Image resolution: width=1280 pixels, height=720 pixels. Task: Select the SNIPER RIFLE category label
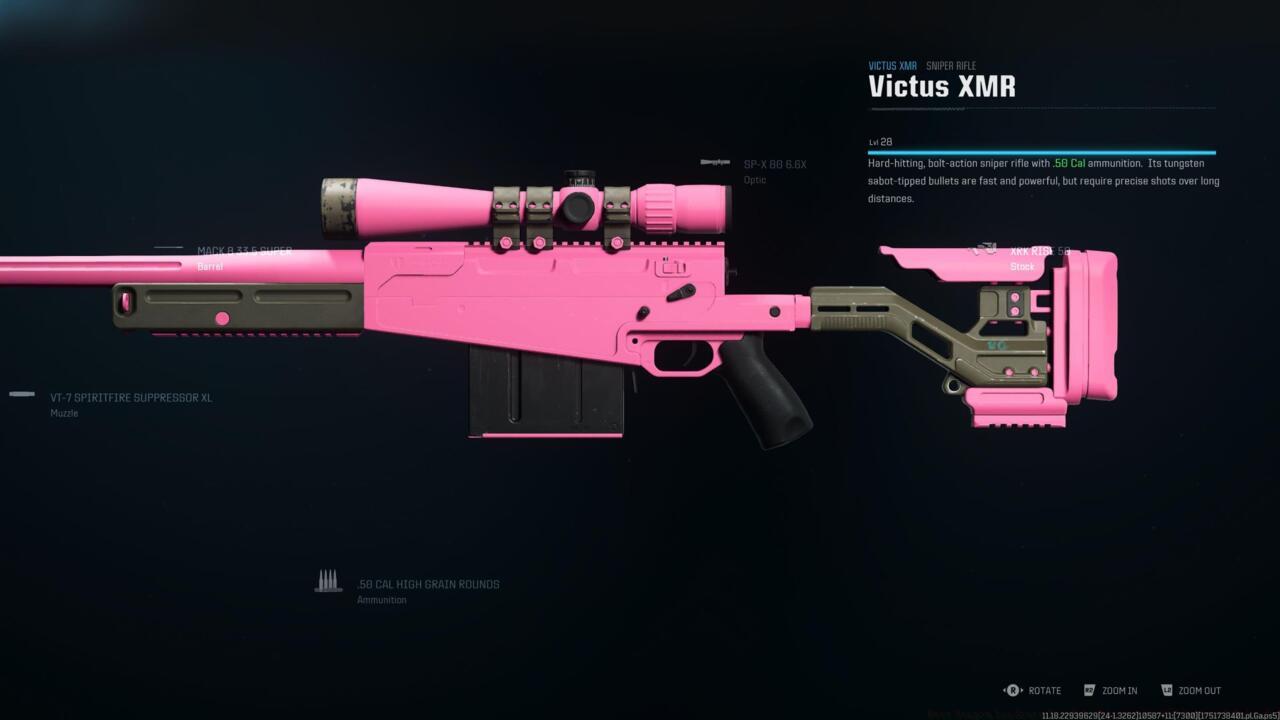(x=951, y=65)
